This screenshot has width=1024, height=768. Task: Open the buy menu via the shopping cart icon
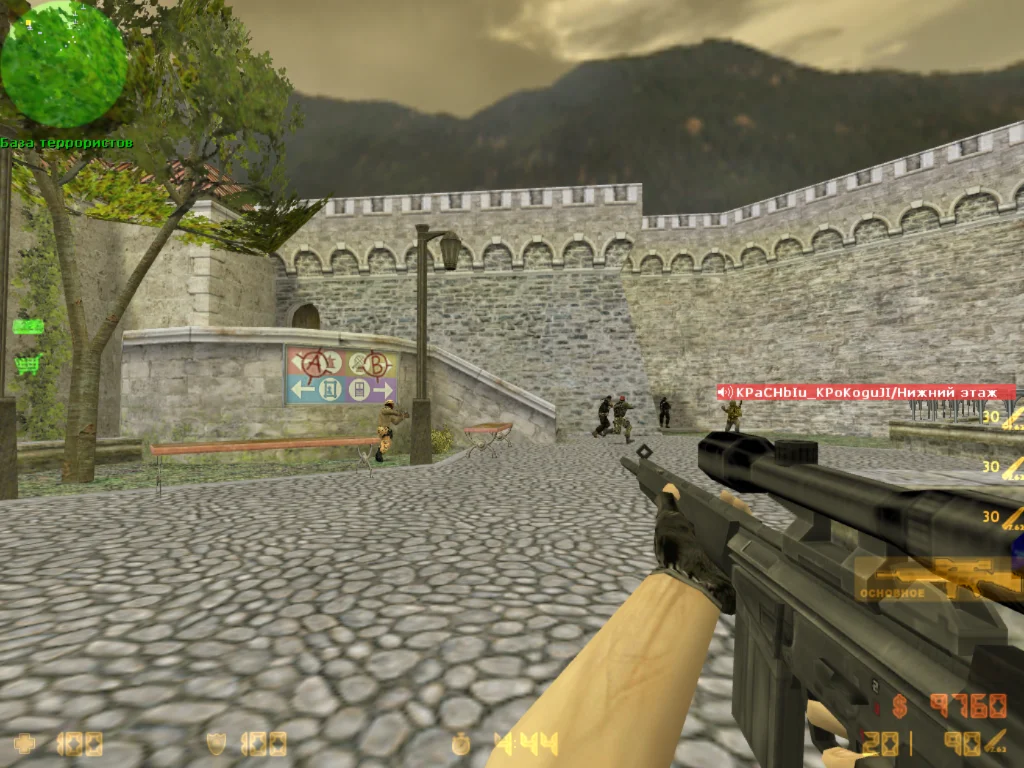tap(27, 365)
